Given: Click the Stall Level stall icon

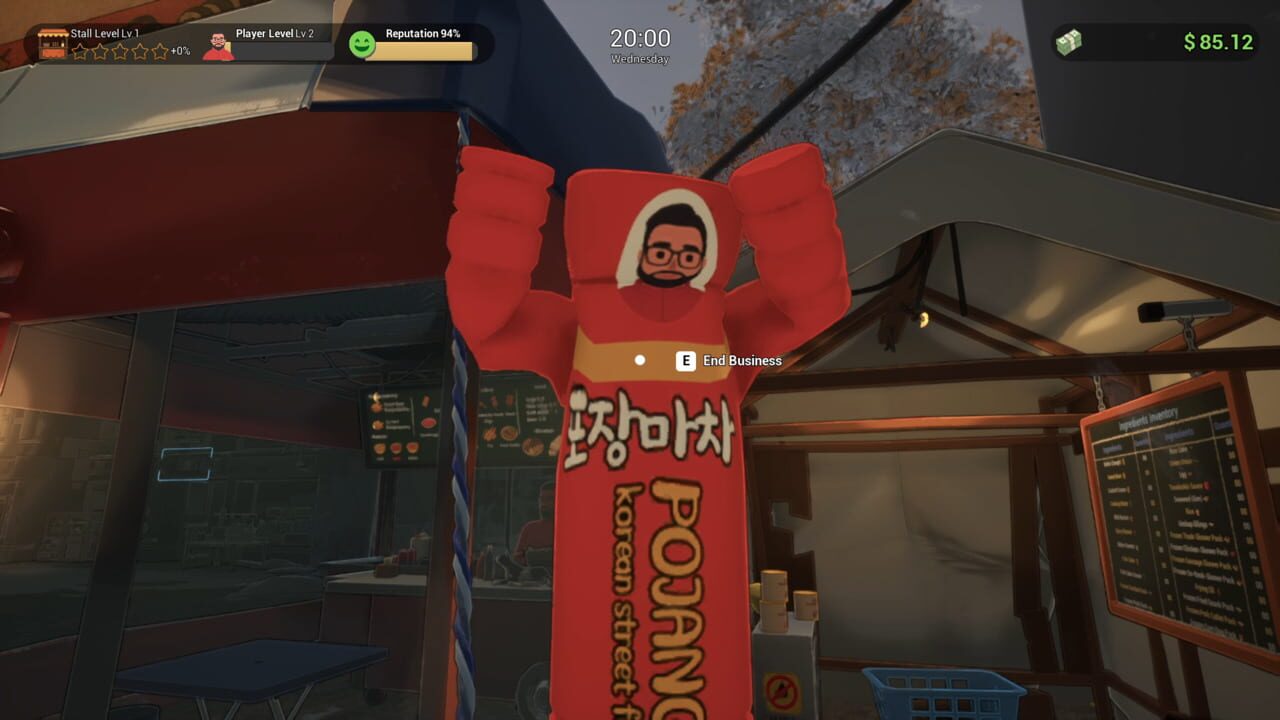Looking at the screenshot, I should coord(53,43).
